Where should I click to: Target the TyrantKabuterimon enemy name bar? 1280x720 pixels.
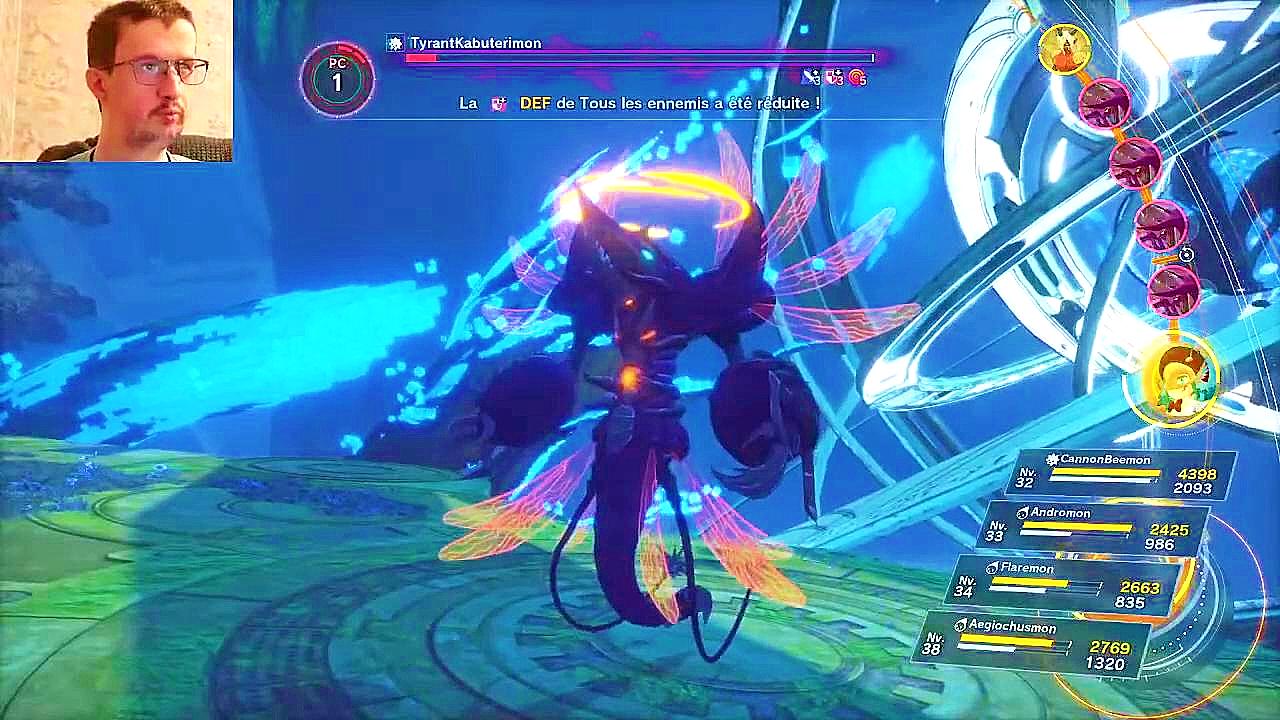pos(476,44)
